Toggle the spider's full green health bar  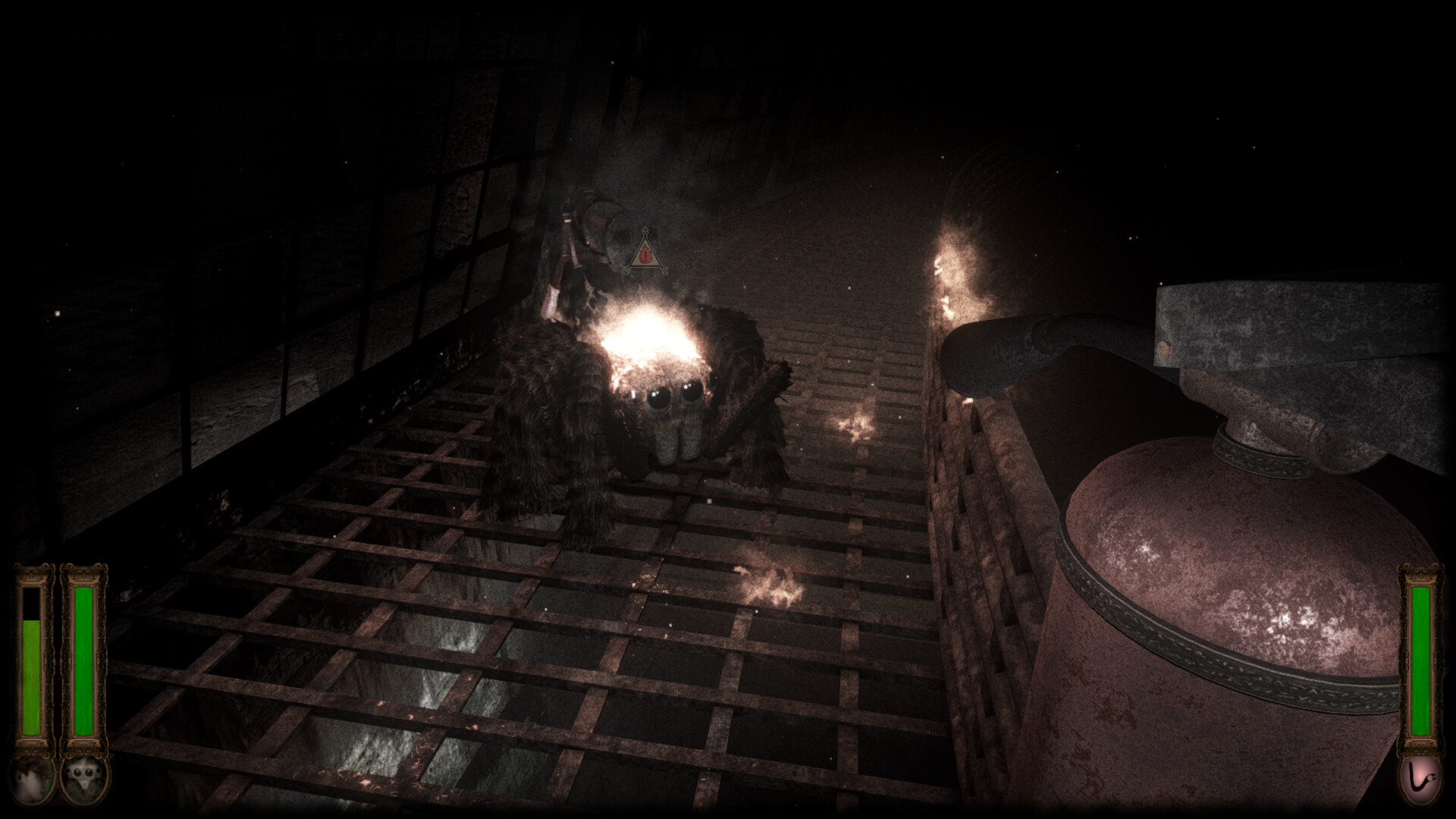[x=85, y=660]
